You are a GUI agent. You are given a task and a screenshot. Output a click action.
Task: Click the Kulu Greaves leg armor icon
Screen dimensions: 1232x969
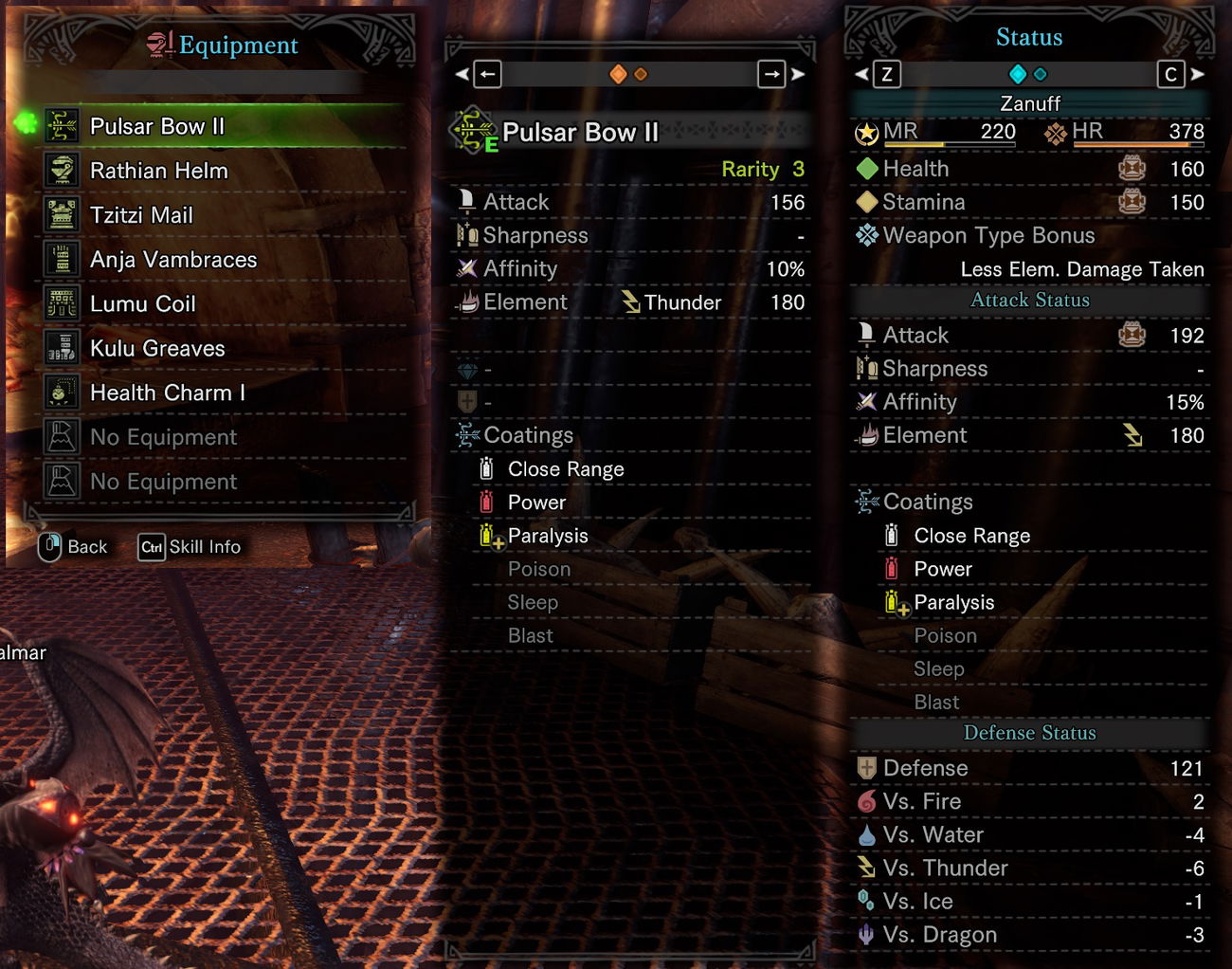(x=62, y=348)
